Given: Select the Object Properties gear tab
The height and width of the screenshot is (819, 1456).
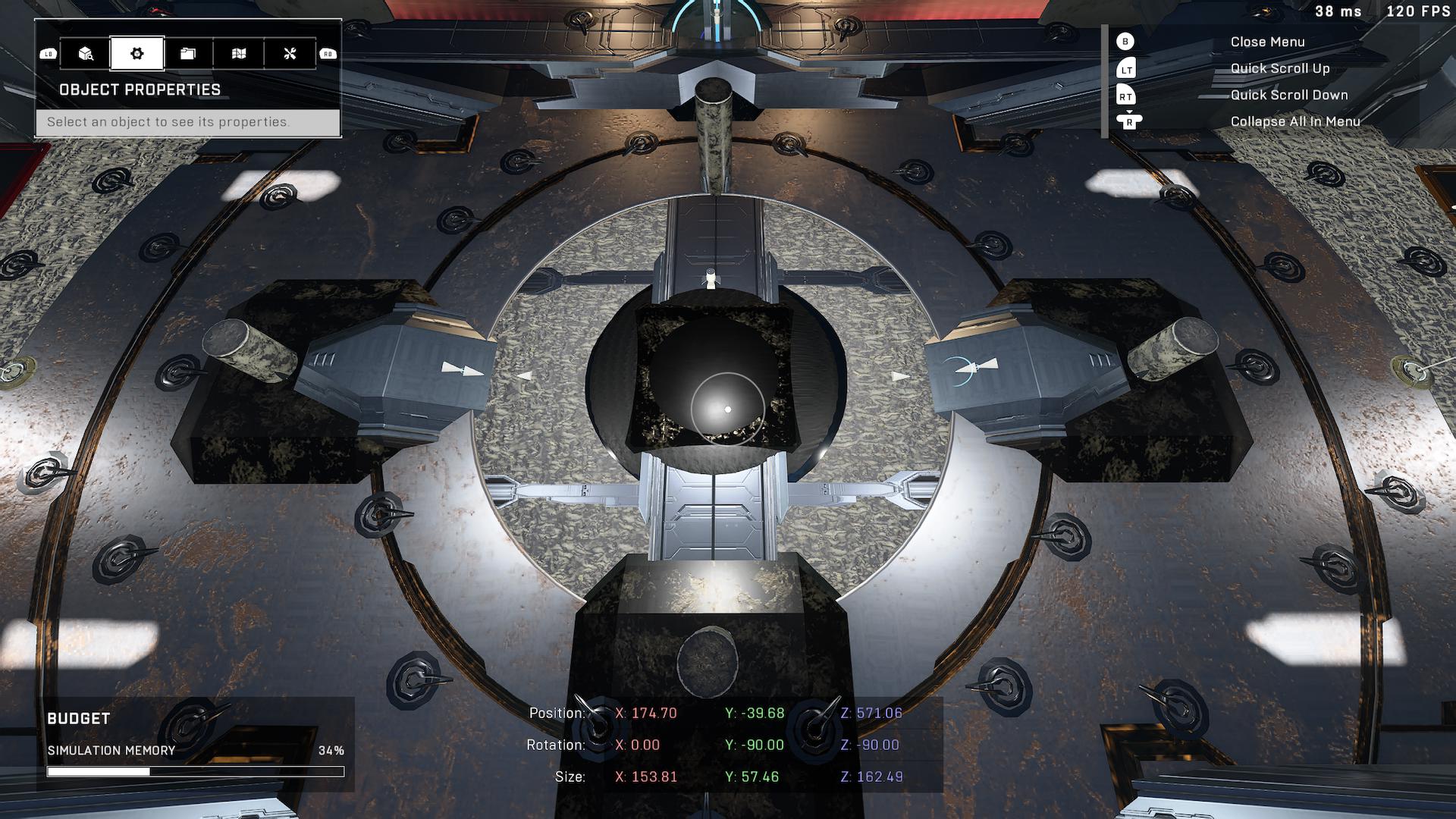Looking at the screenshot, I should 137,54.
